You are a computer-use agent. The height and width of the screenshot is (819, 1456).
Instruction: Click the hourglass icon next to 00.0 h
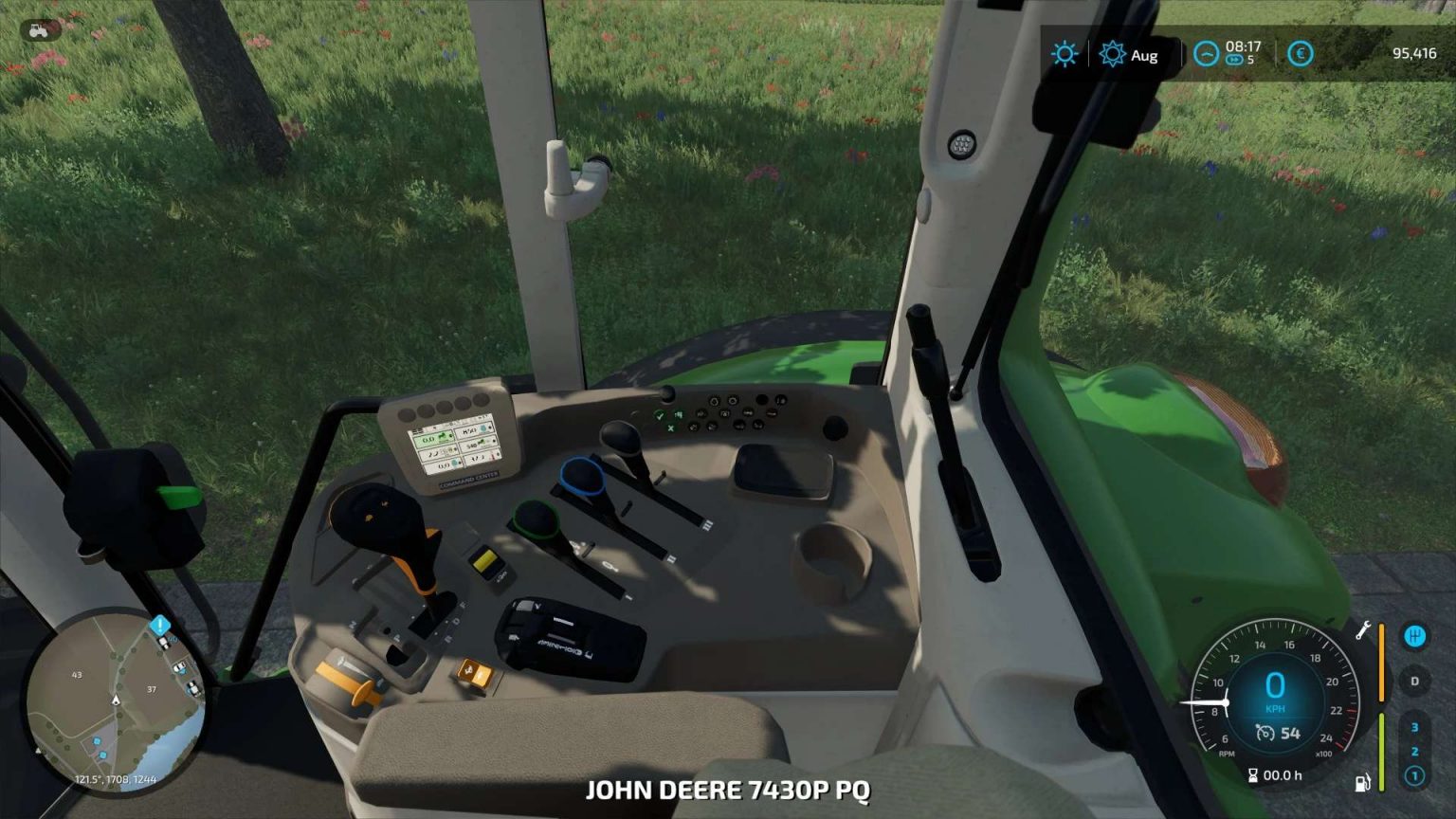[x=1255, y=774]
